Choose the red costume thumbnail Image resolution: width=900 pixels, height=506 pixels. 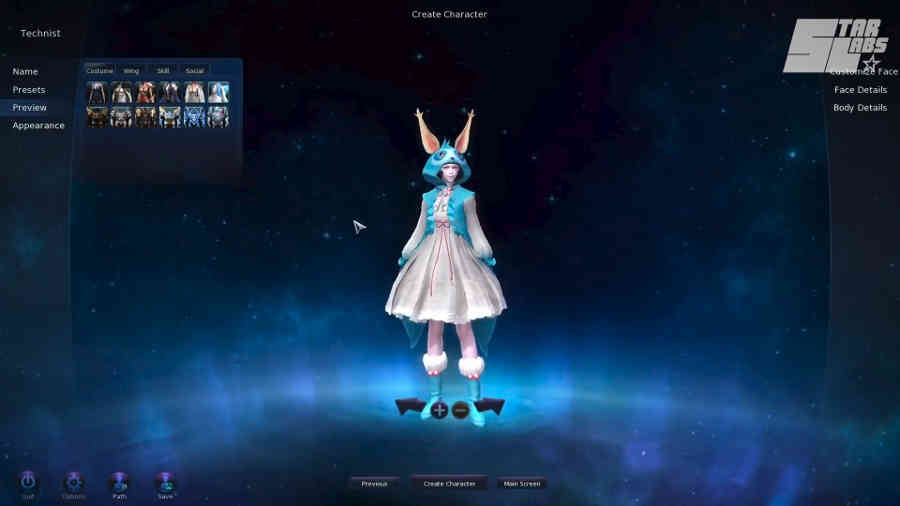coord(146,93)
